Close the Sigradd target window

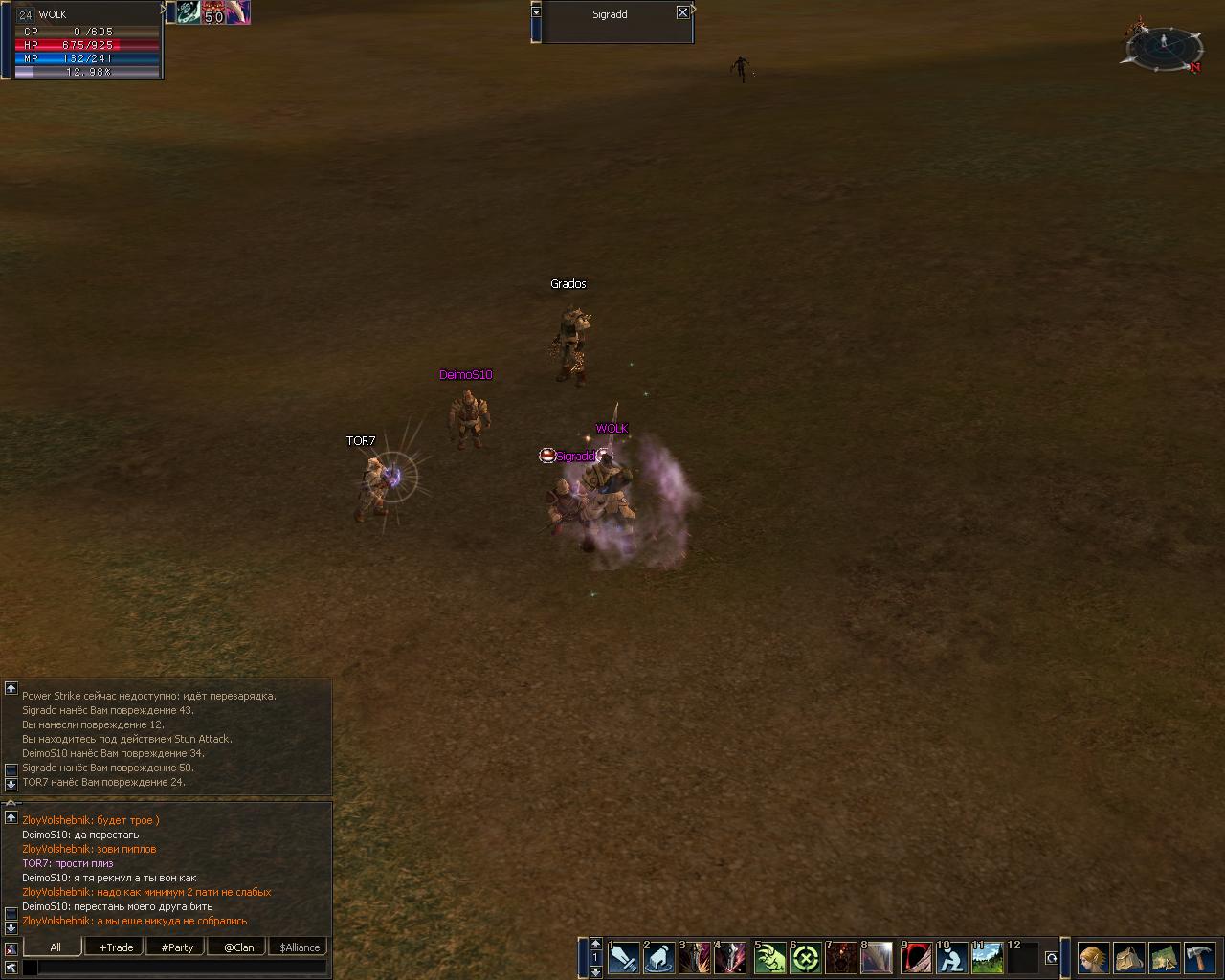[682, 12]
